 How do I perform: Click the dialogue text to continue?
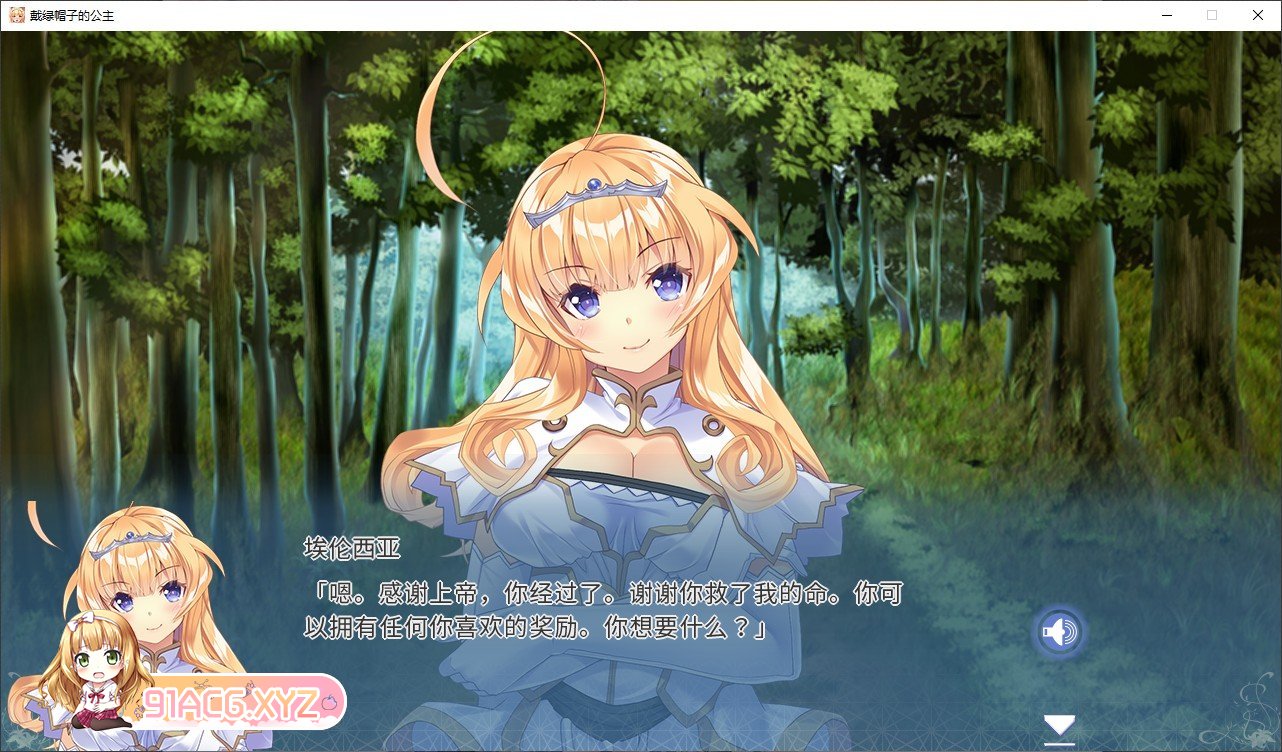(600, 612)
